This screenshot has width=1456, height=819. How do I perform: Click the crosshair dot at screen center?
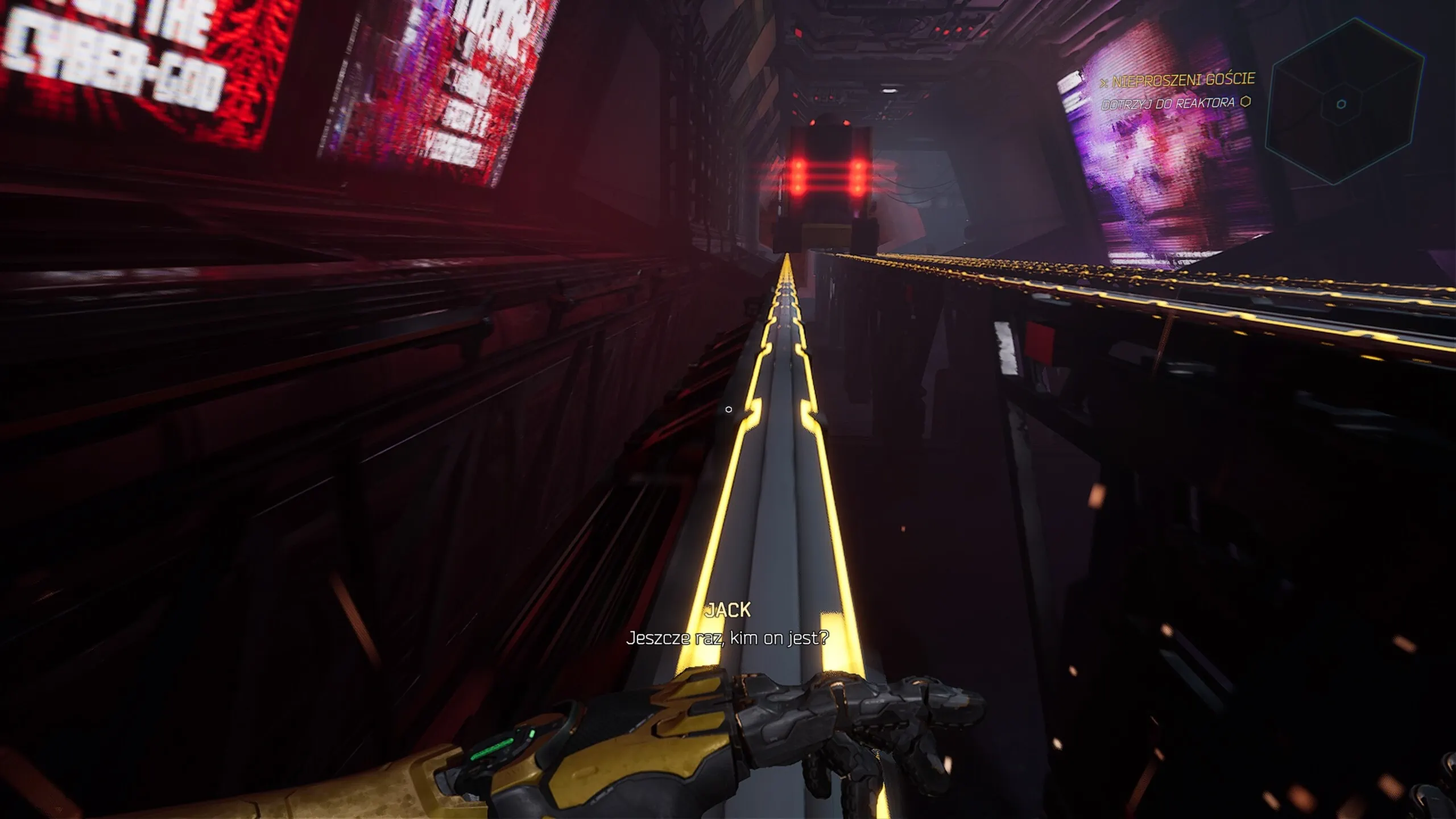(x=728, y=408)
